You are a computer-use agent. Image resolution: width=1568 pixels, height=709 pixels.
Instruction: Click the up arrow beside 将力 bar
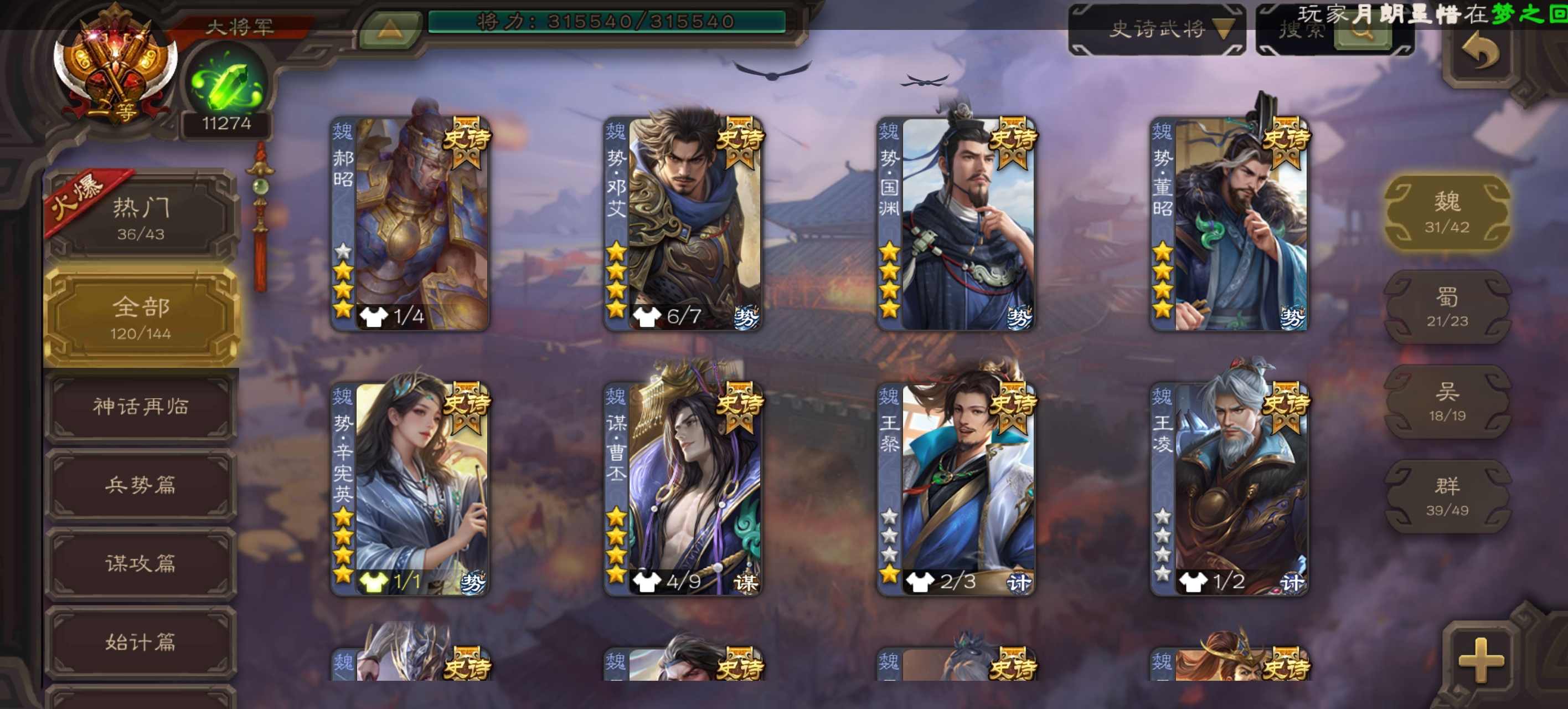click(x=390, y=28)
